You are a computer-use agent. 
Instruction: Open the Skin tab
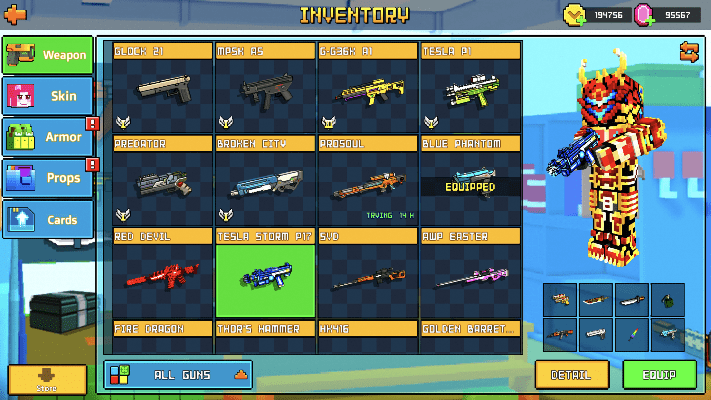coord(48,95)
